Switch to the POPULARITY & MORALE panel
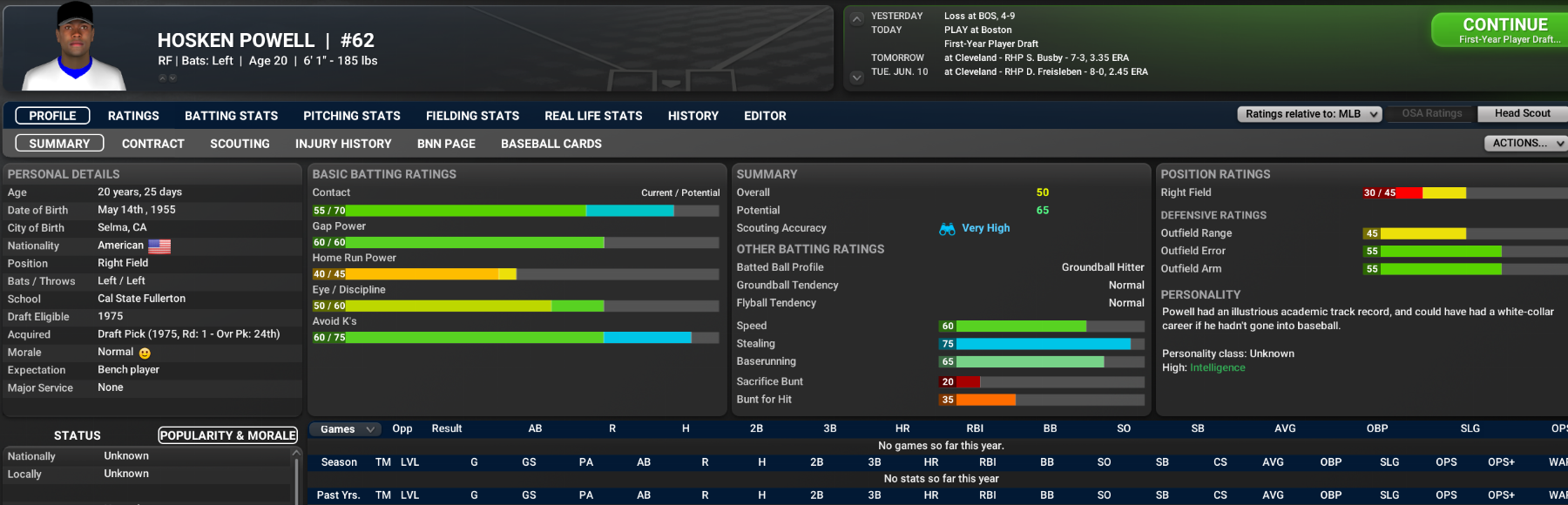1568x505 pixels. [x=227, y=435]
